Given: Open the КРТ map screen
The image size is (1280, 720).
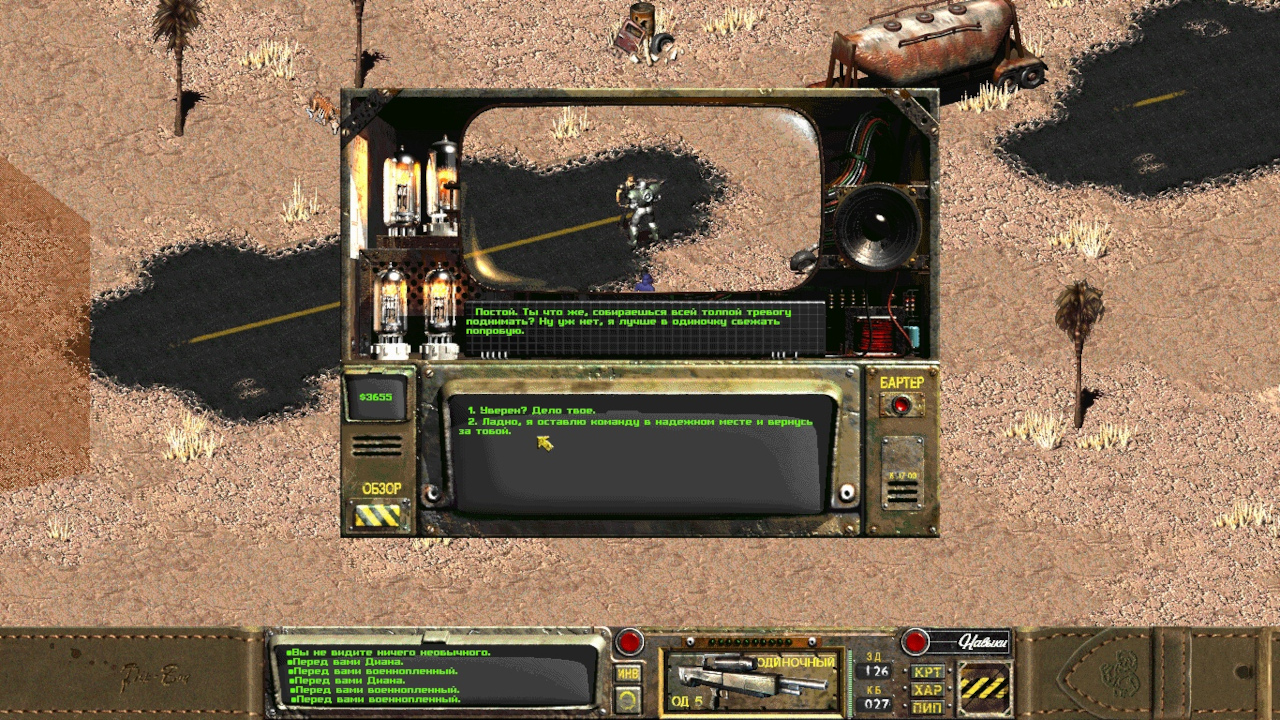Looking at the screenshot, I should (x=928, y=673).
